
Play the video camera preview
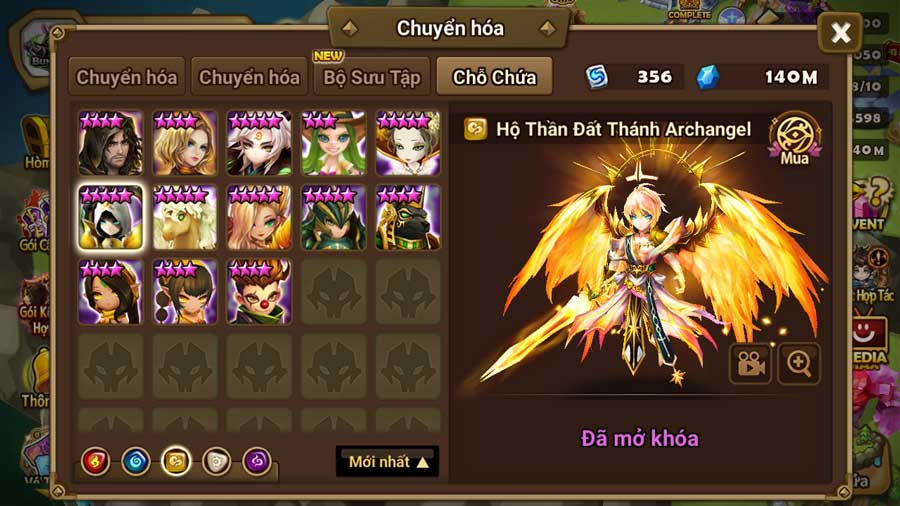(x=749, y=364)
